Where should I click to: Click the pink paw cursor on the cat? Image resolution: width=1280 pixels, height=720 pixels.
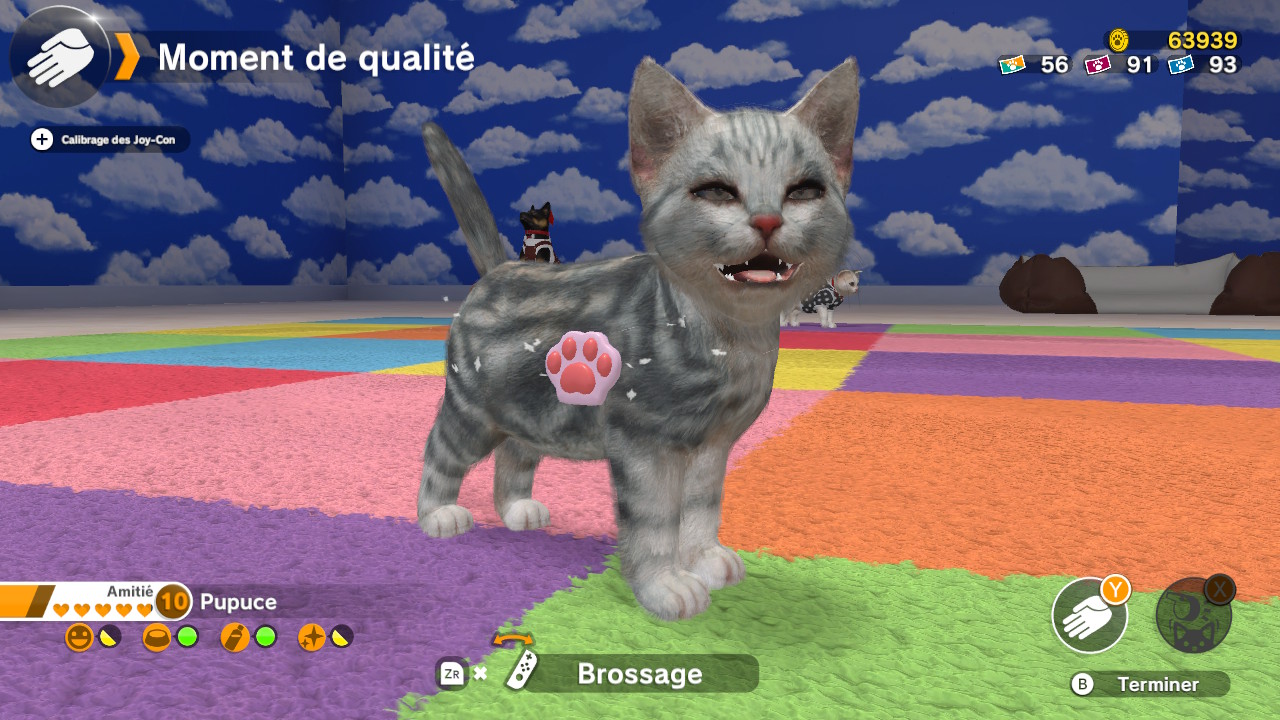pos(582,367)
